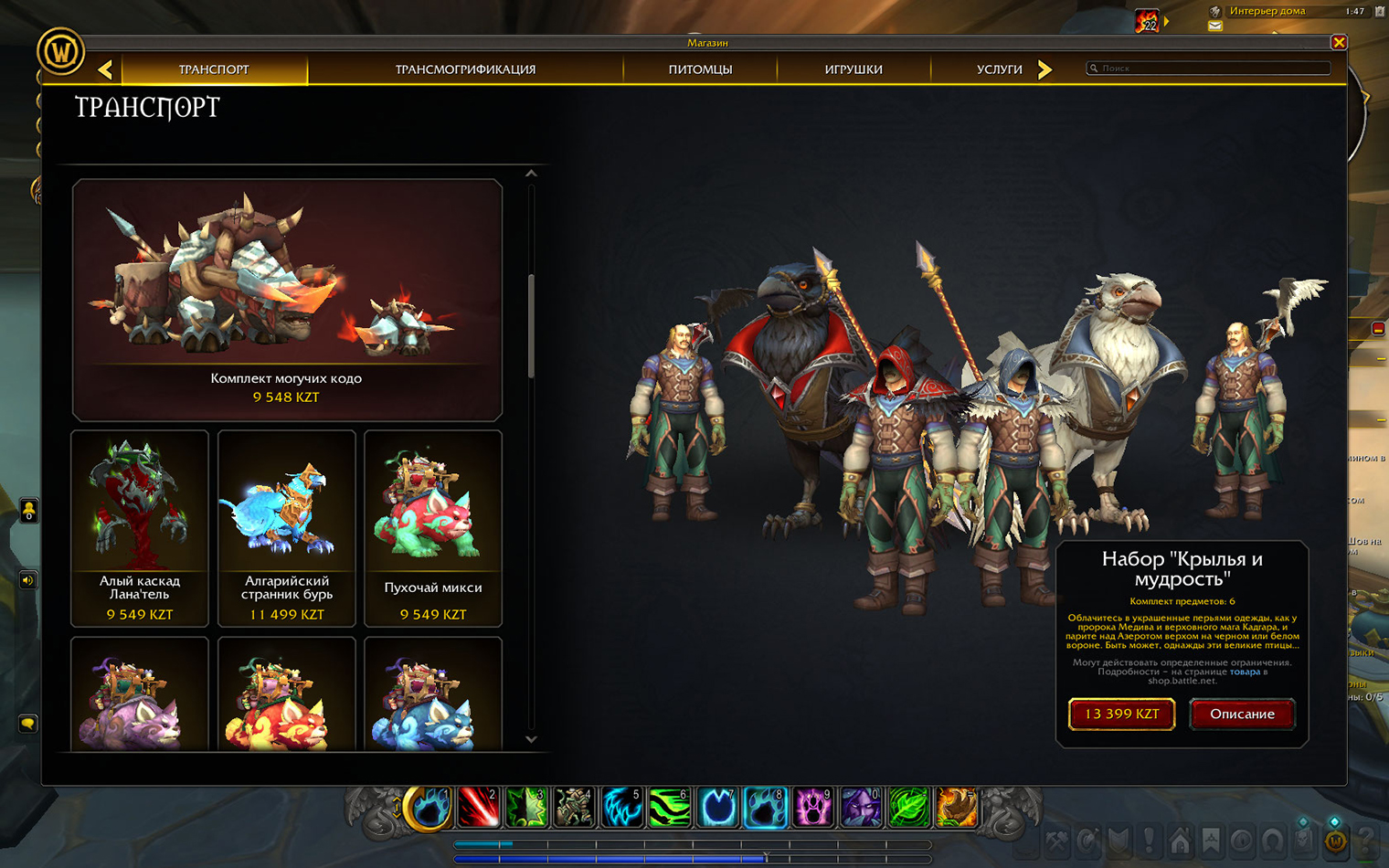Select the Игрушки tab
This screenshot has height=868, width=1389.
pos(854,69)
